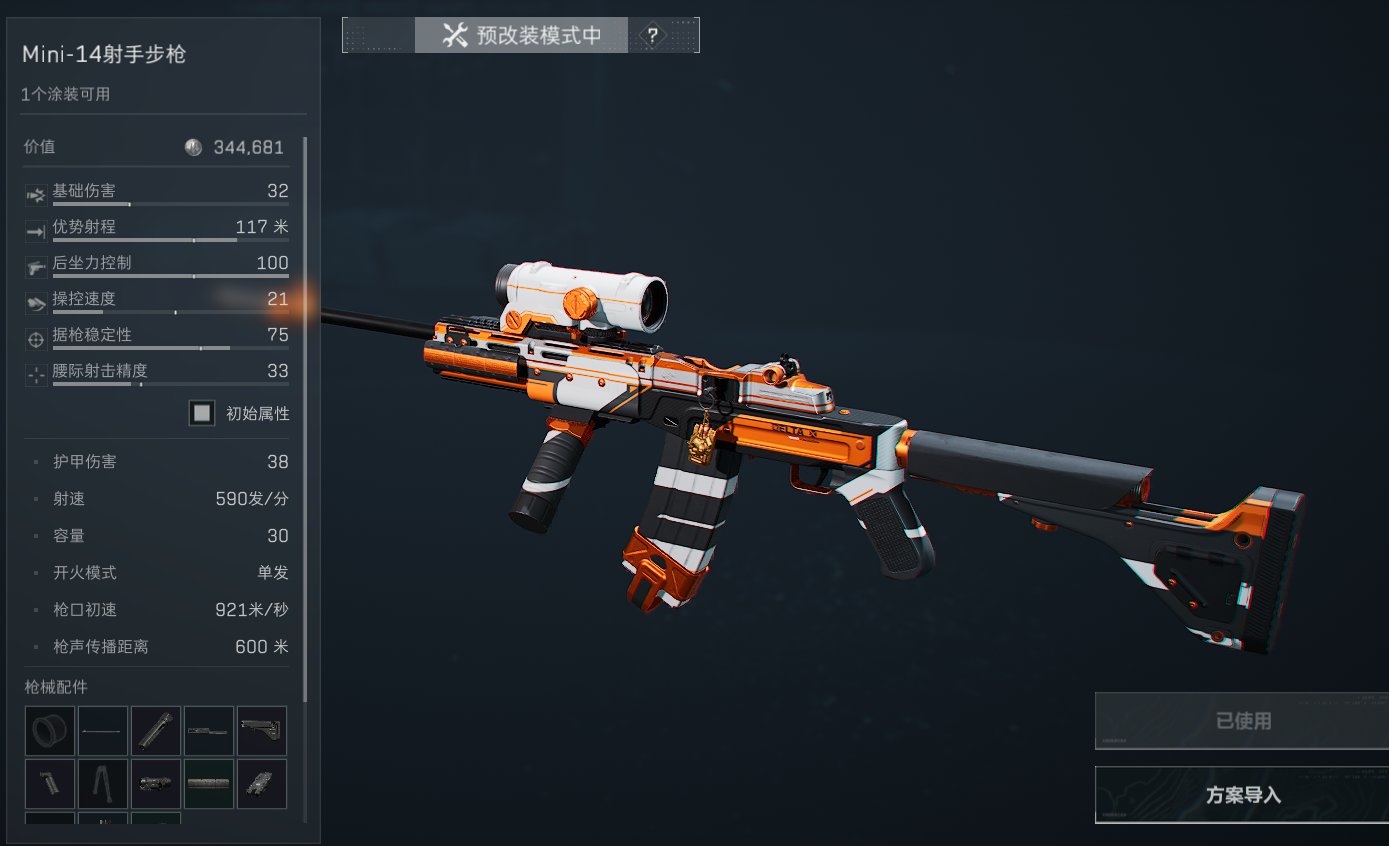Choose the diagonal cylinder tube attachment slot

pos(156,731)
